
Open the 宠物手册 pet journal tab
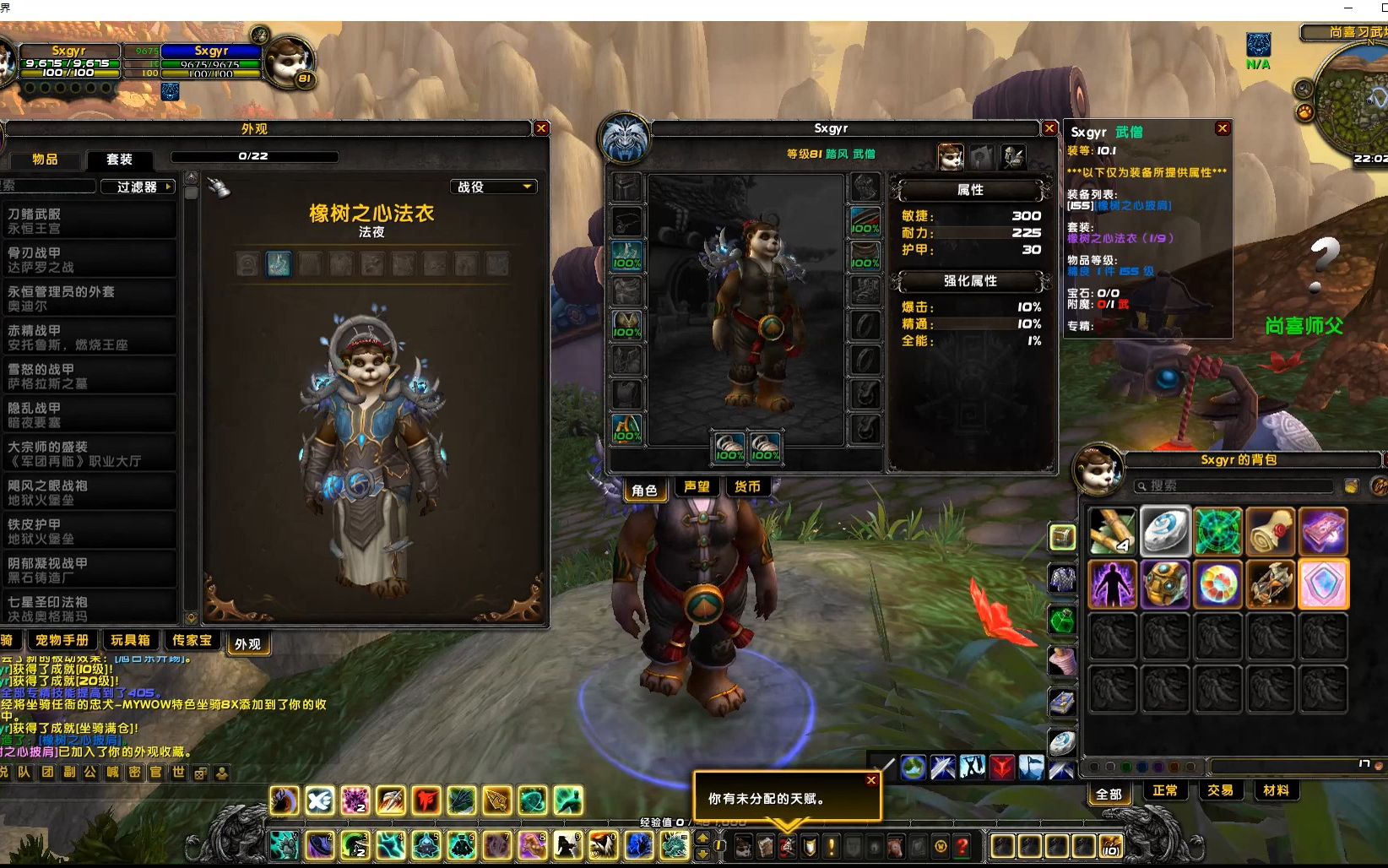coord(62,641)
